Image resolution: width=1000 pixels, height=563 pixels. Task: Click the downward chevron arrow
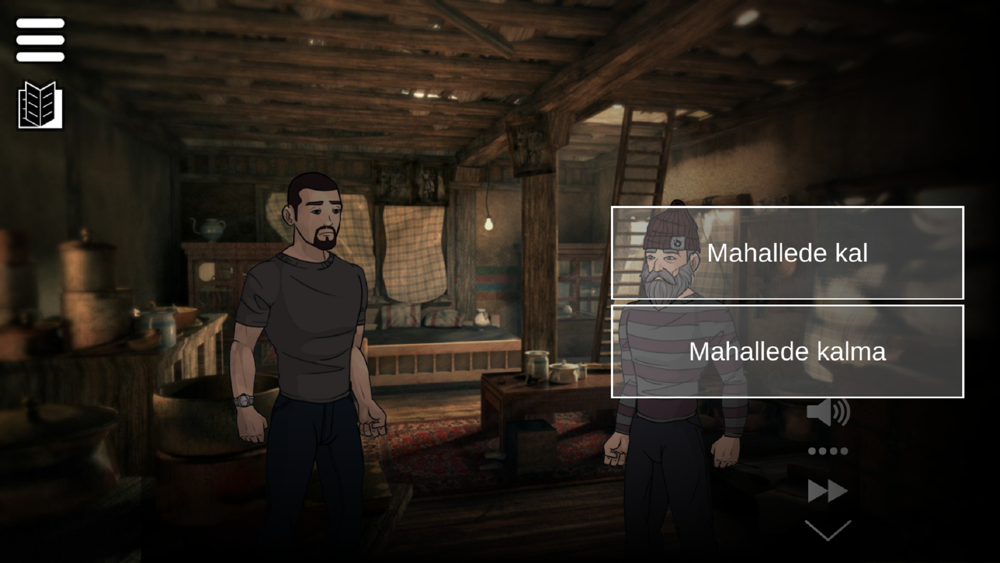tap(827, 529)
